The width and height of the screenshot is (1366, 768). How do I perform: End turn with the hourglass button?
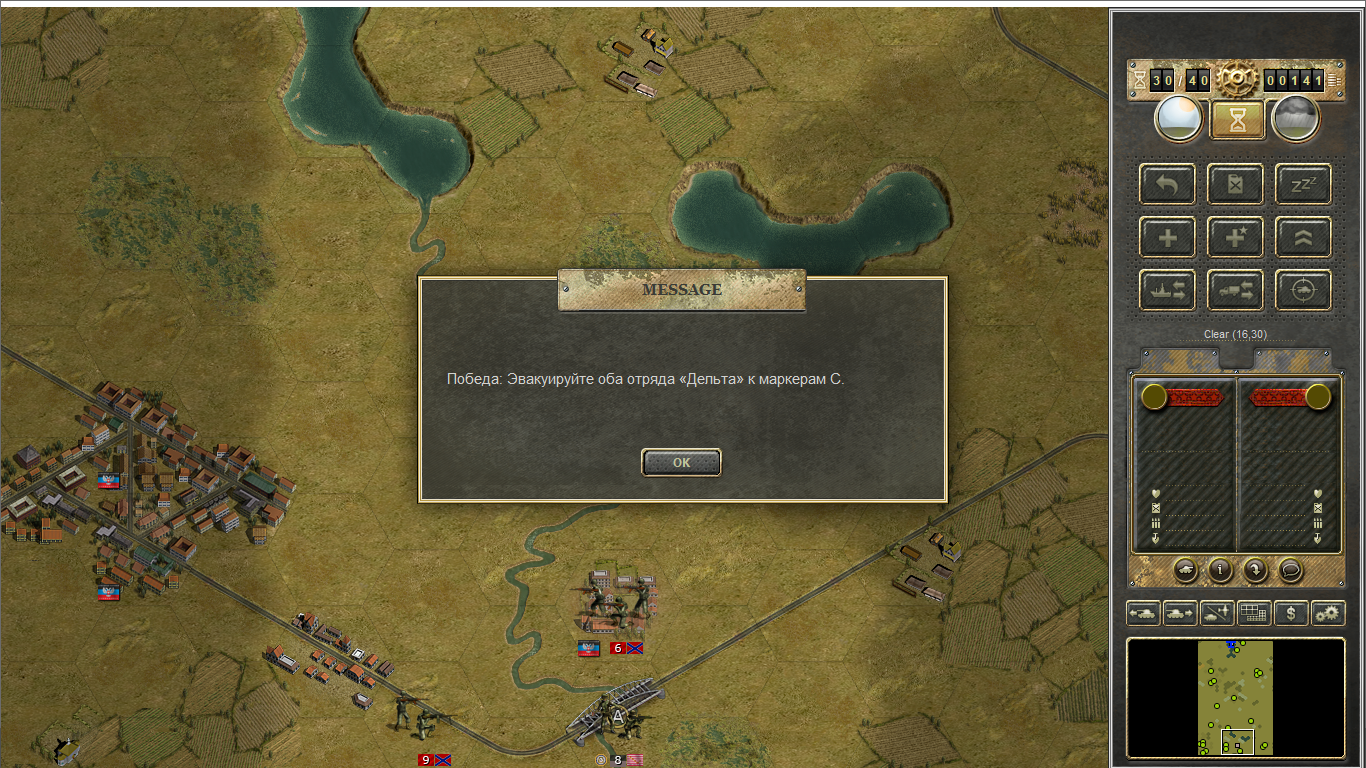click(1238, 120)
